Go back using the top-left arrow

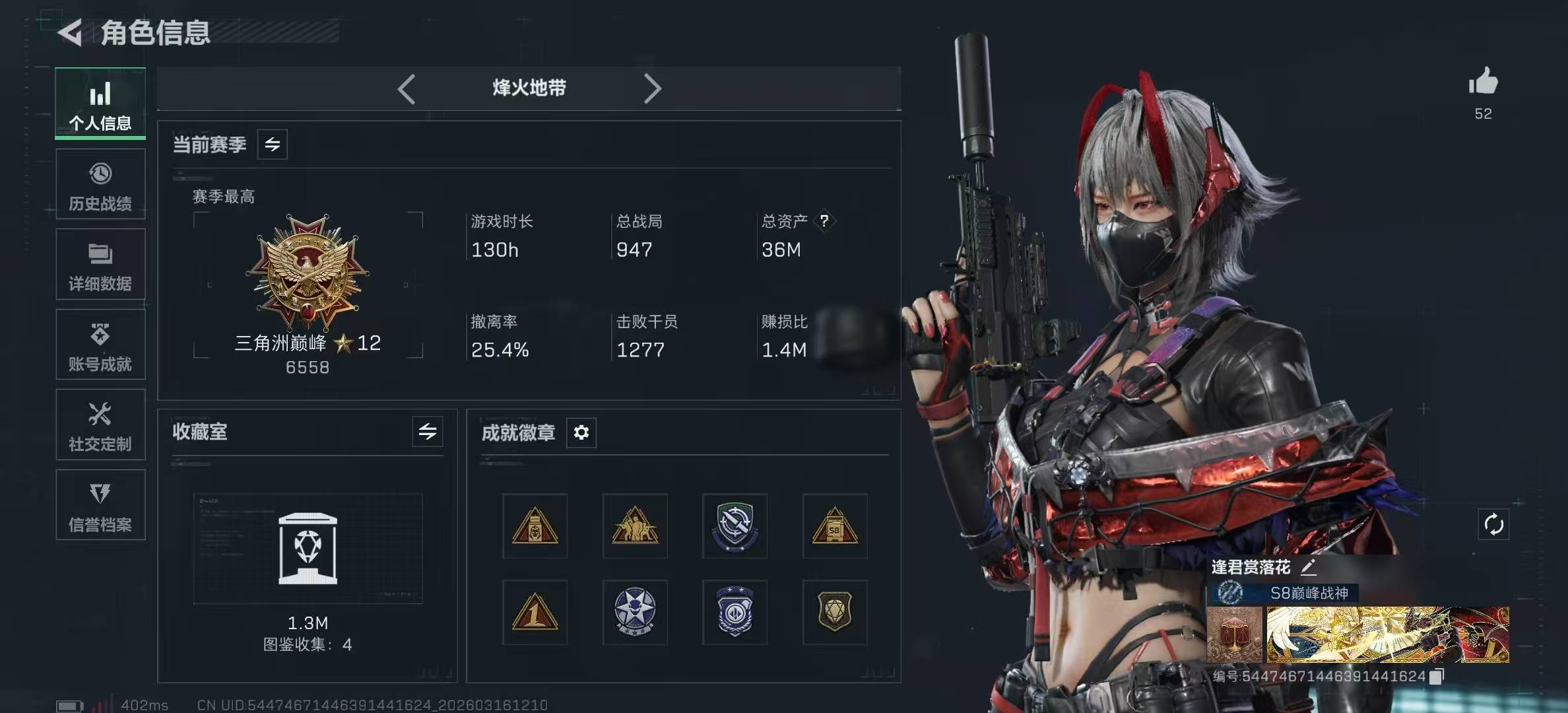(x=71, y=32)
